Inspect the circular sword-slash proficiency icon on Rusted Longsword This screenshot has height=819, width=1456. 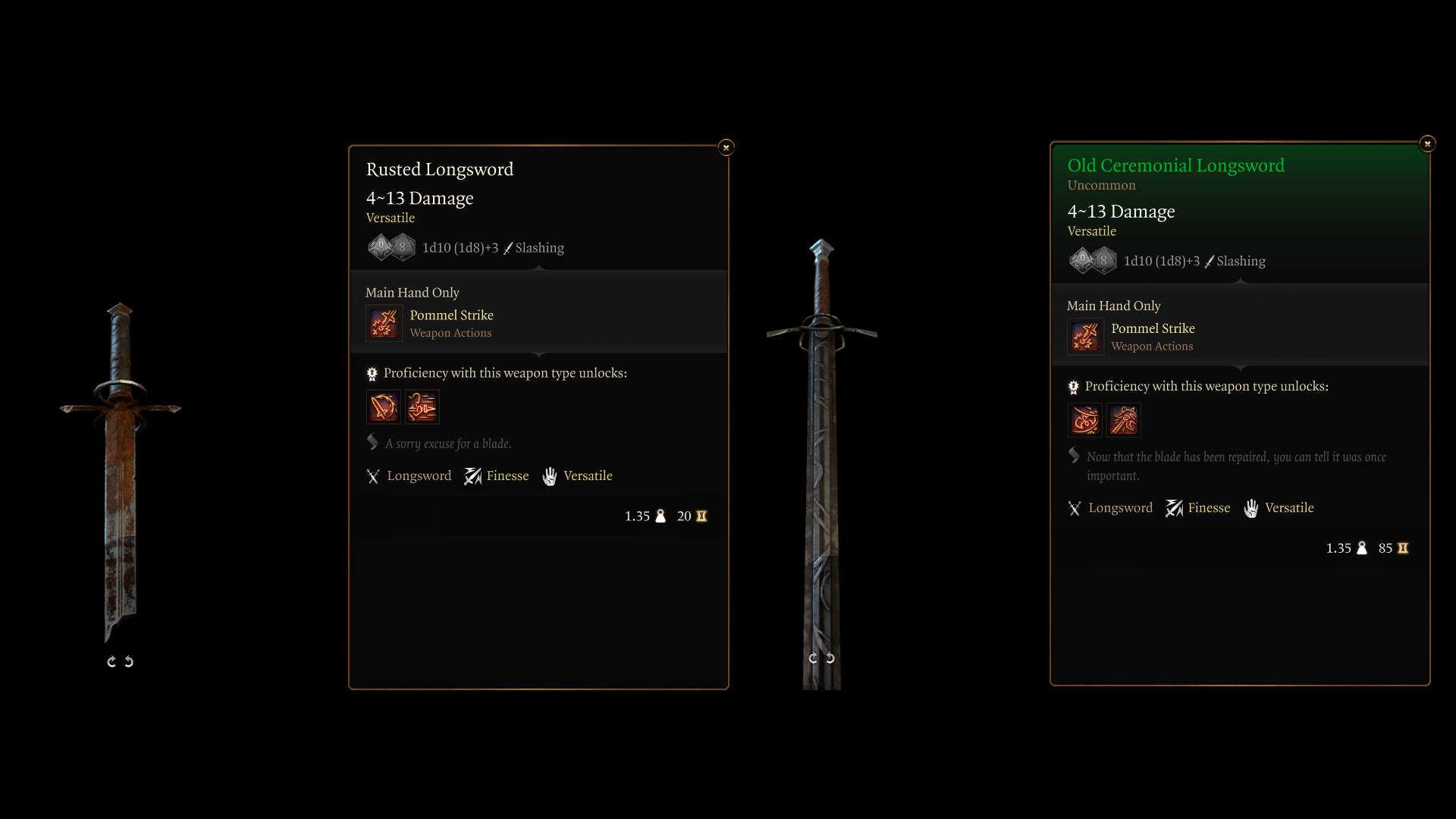[x=384, y=407]
